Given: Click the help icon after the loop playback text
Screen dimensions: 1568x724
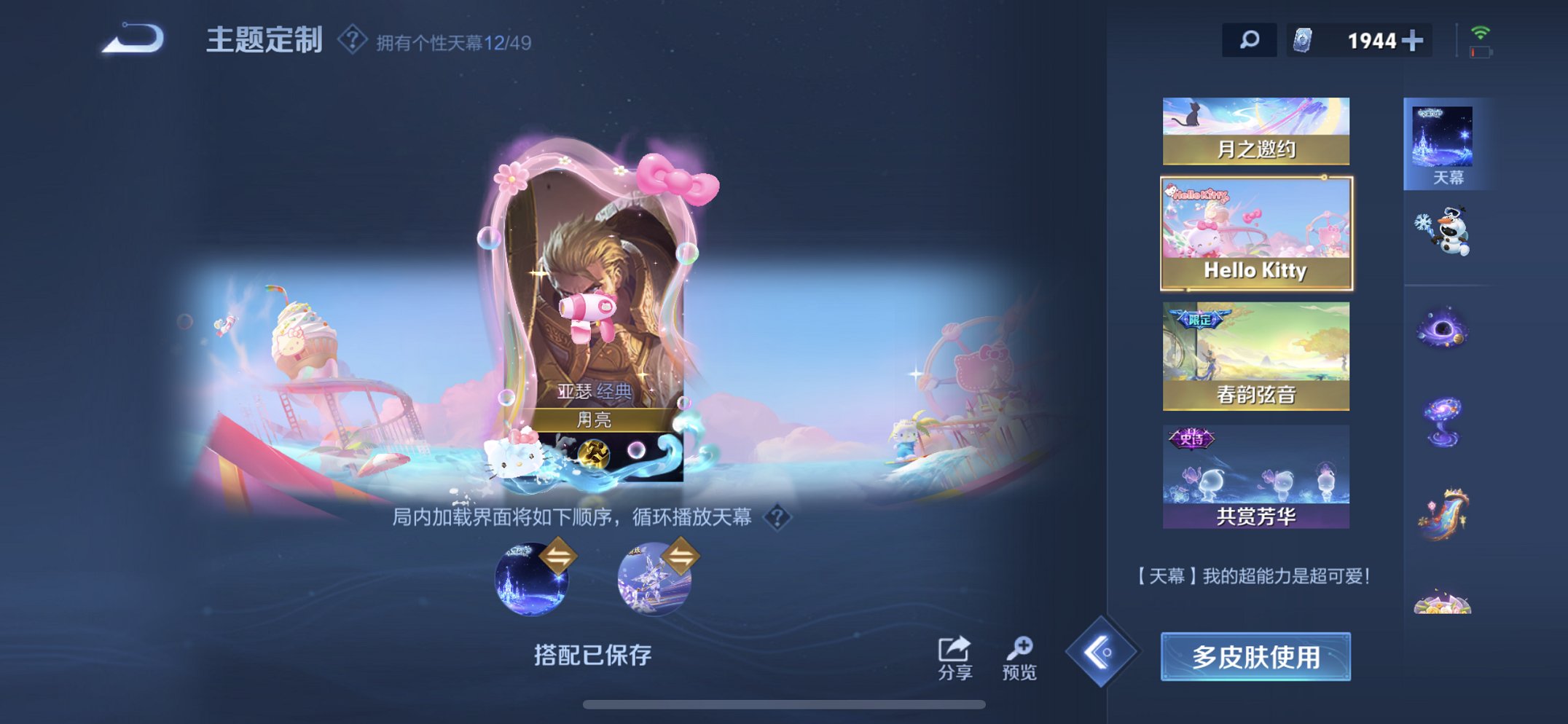Looking at the screenshot, I should (777, 518).
